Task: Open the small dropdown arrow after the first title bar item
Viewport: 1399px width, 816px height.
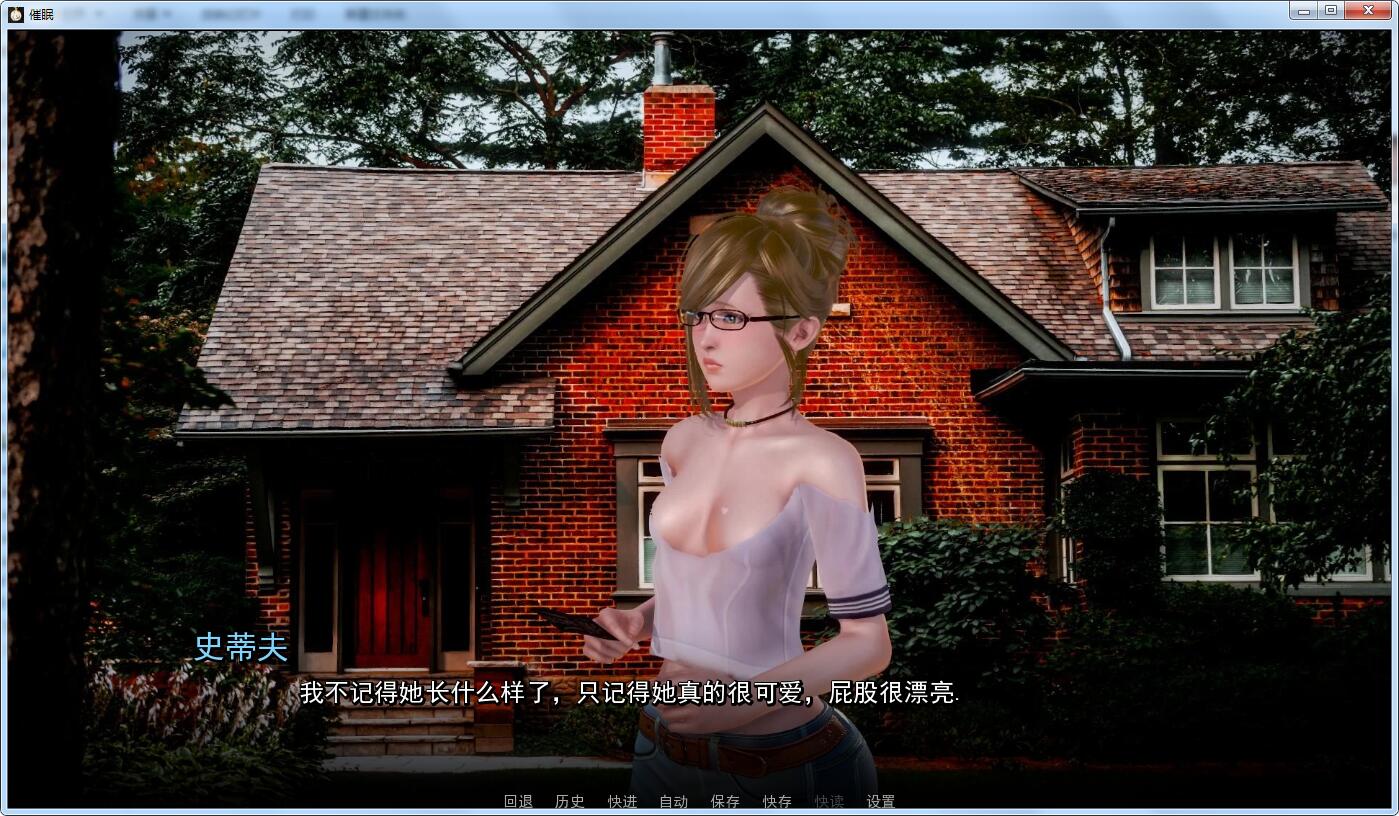Action: (x=98, y=13)
